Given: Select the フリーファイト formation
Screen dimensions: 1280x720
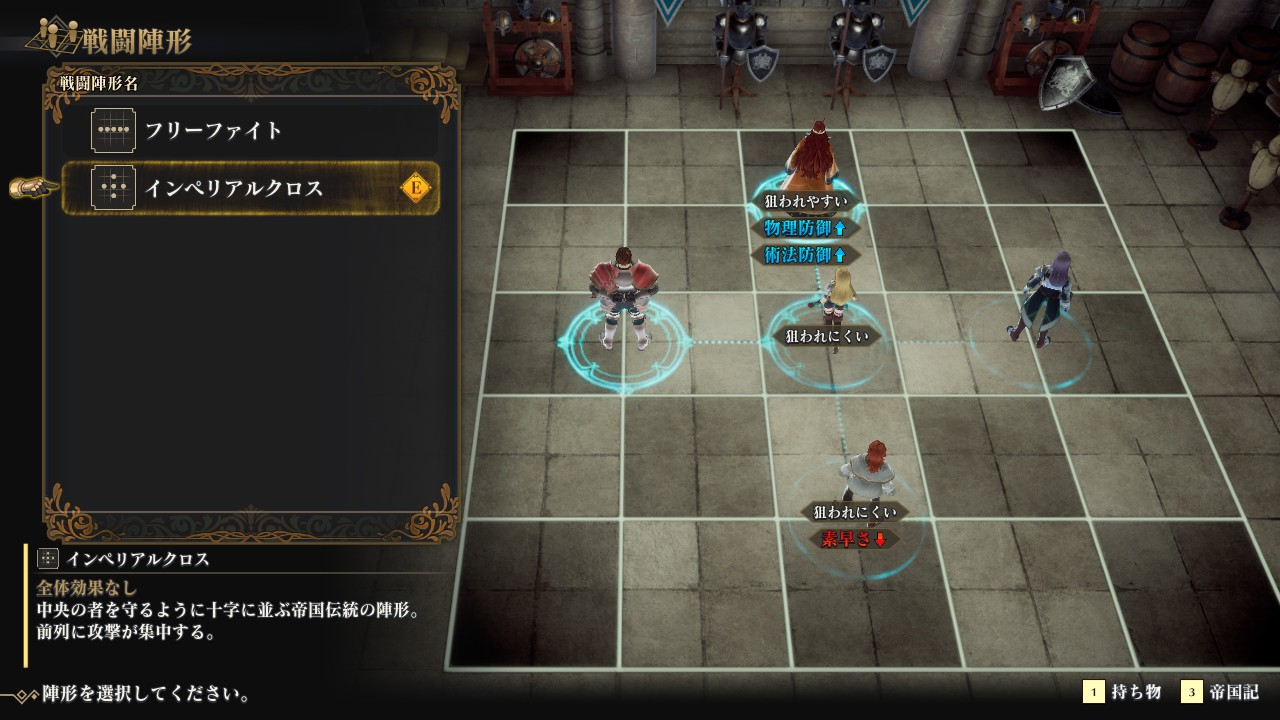Looking at the screenshot, I should coord(250,131).
